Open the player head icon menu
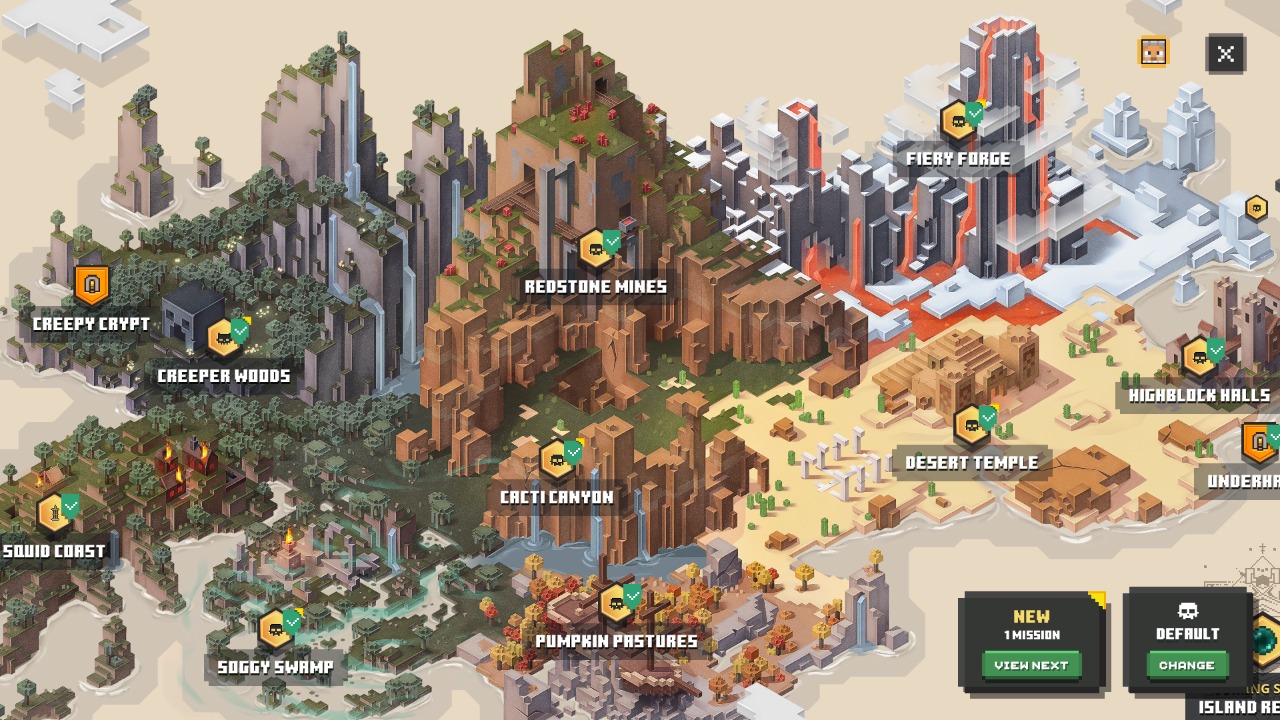Viewport: 1280px width, 720px height. (x=1153, y=51)
